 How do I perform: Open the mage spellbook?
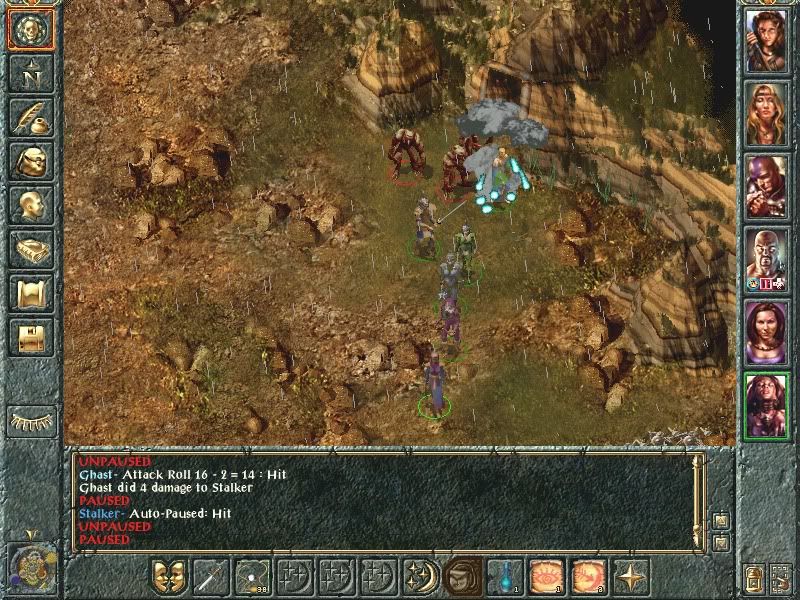pyautogui.click(x=31, y=248)
